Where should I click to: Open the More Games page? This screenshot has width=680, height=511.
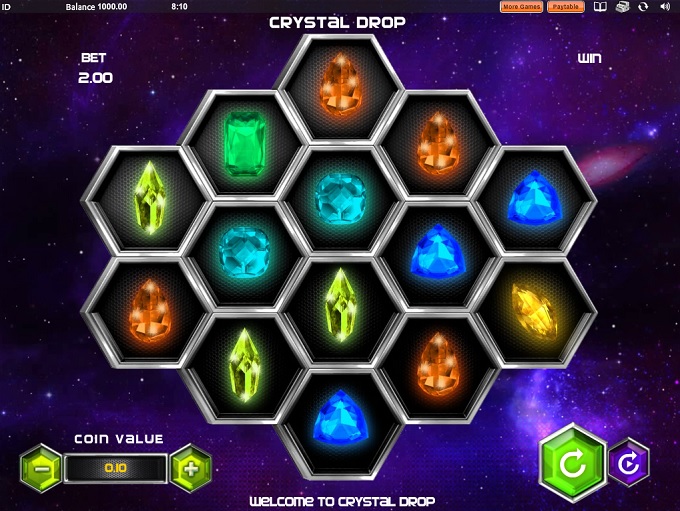click(521, 6)
